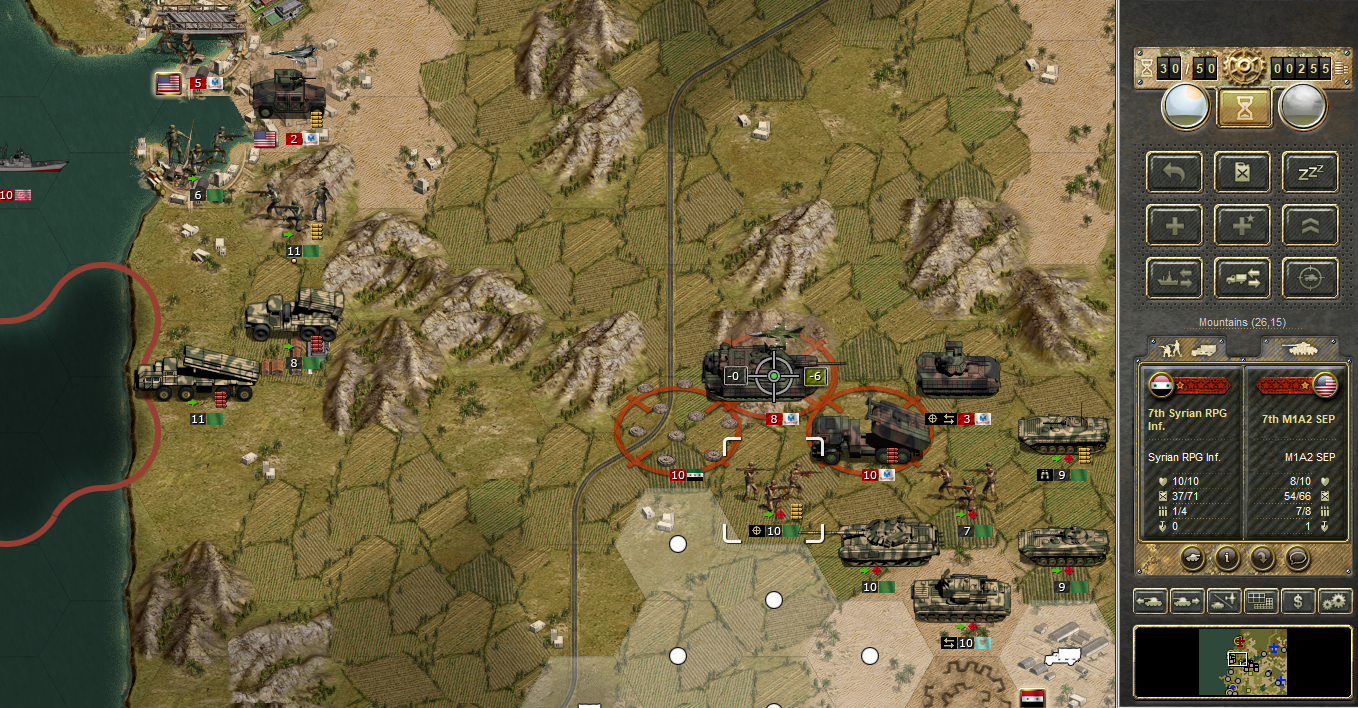Open the speech bubble message button

point(1297,558)
